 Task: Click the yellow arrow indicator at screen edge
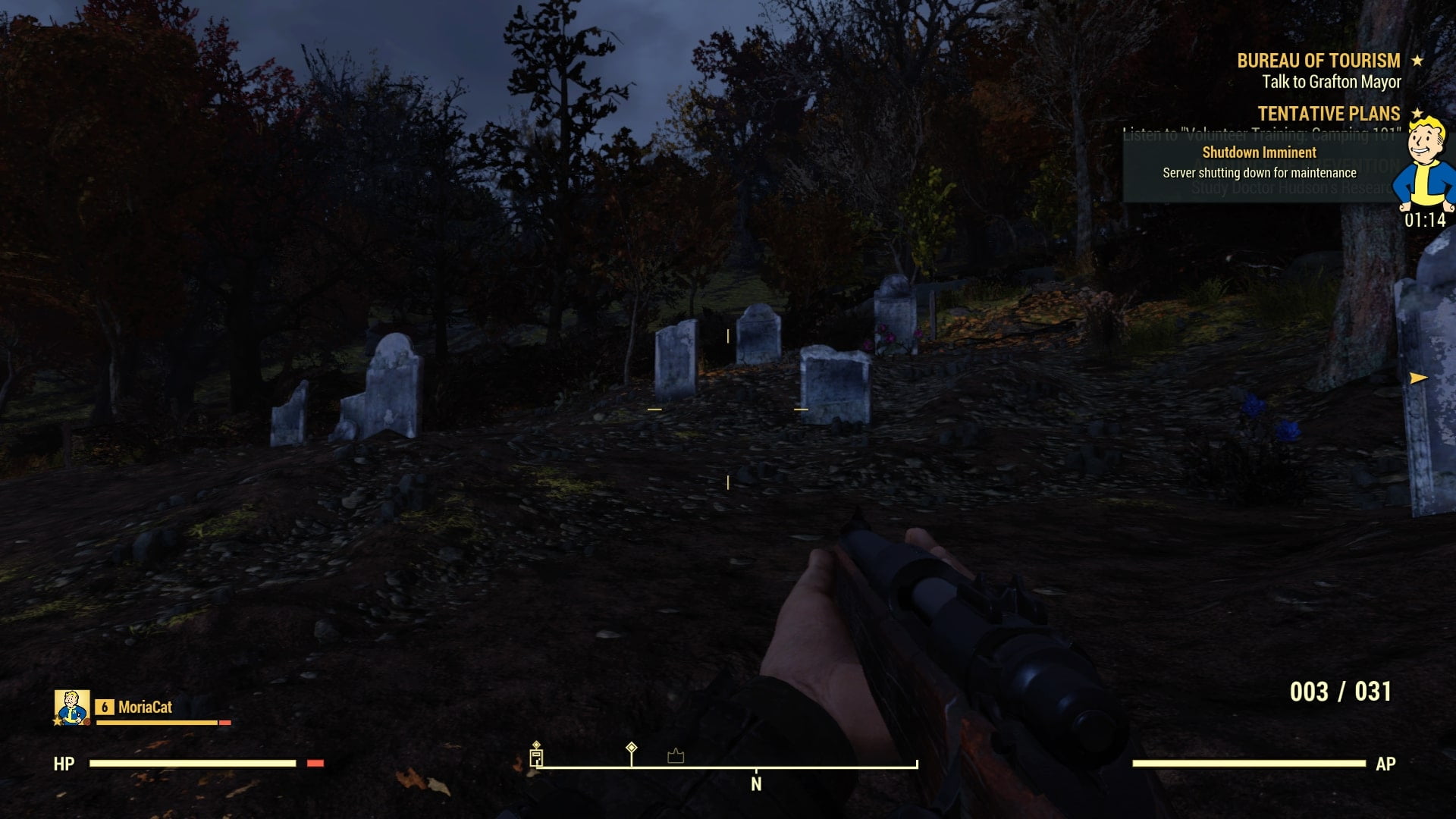click(1418, 378)
